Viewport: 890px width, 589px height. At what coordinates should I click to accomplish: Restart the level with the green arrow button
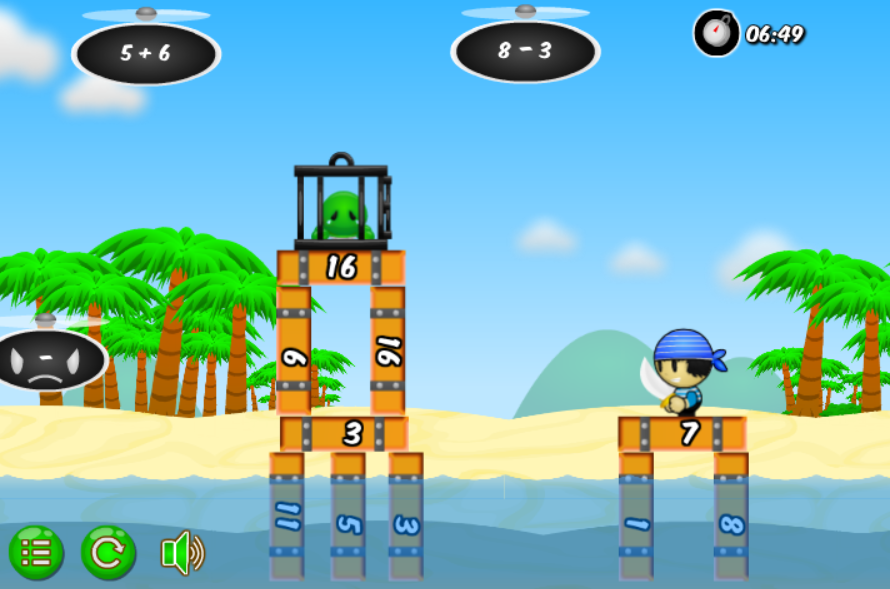(108, 553)
